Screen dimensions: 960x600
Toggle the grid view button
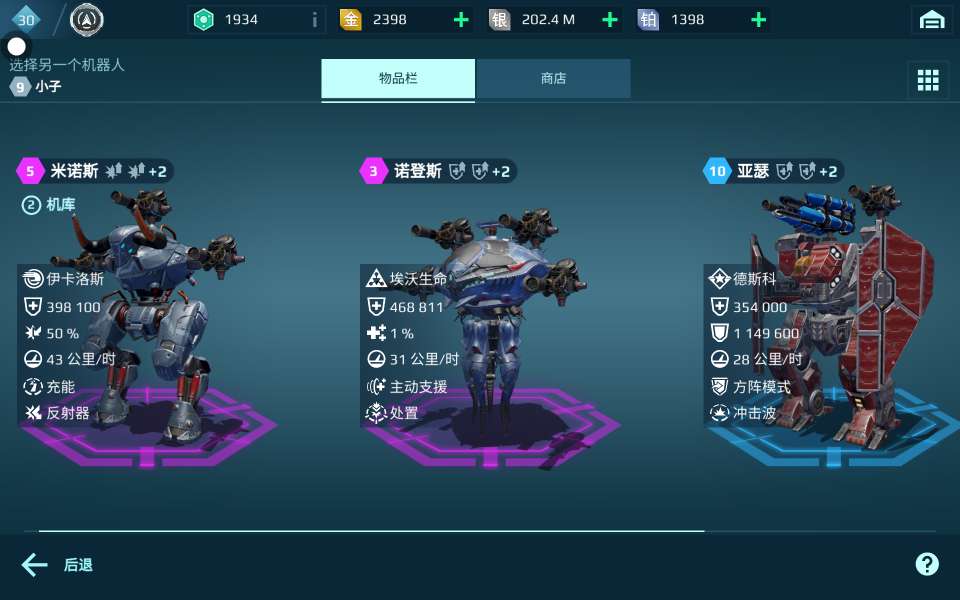pyautogui.click(x=928, y=80)
